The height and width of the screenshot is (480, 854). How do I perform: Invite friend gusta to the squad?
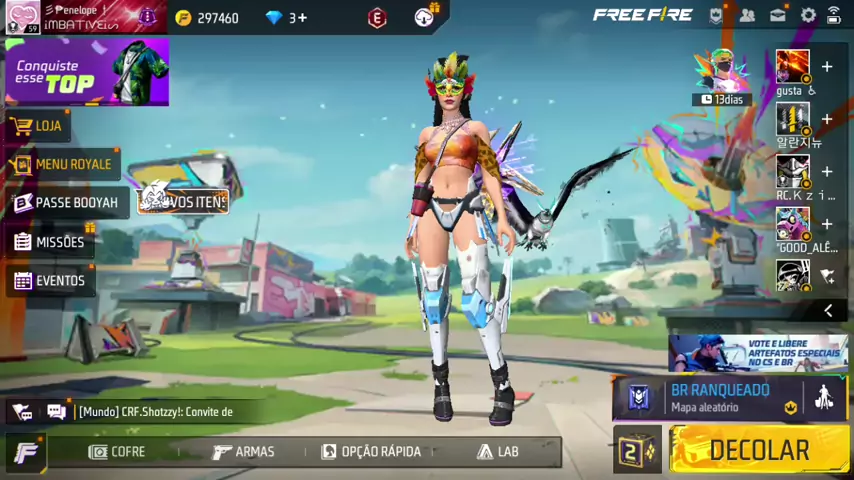tap(826, 67)
